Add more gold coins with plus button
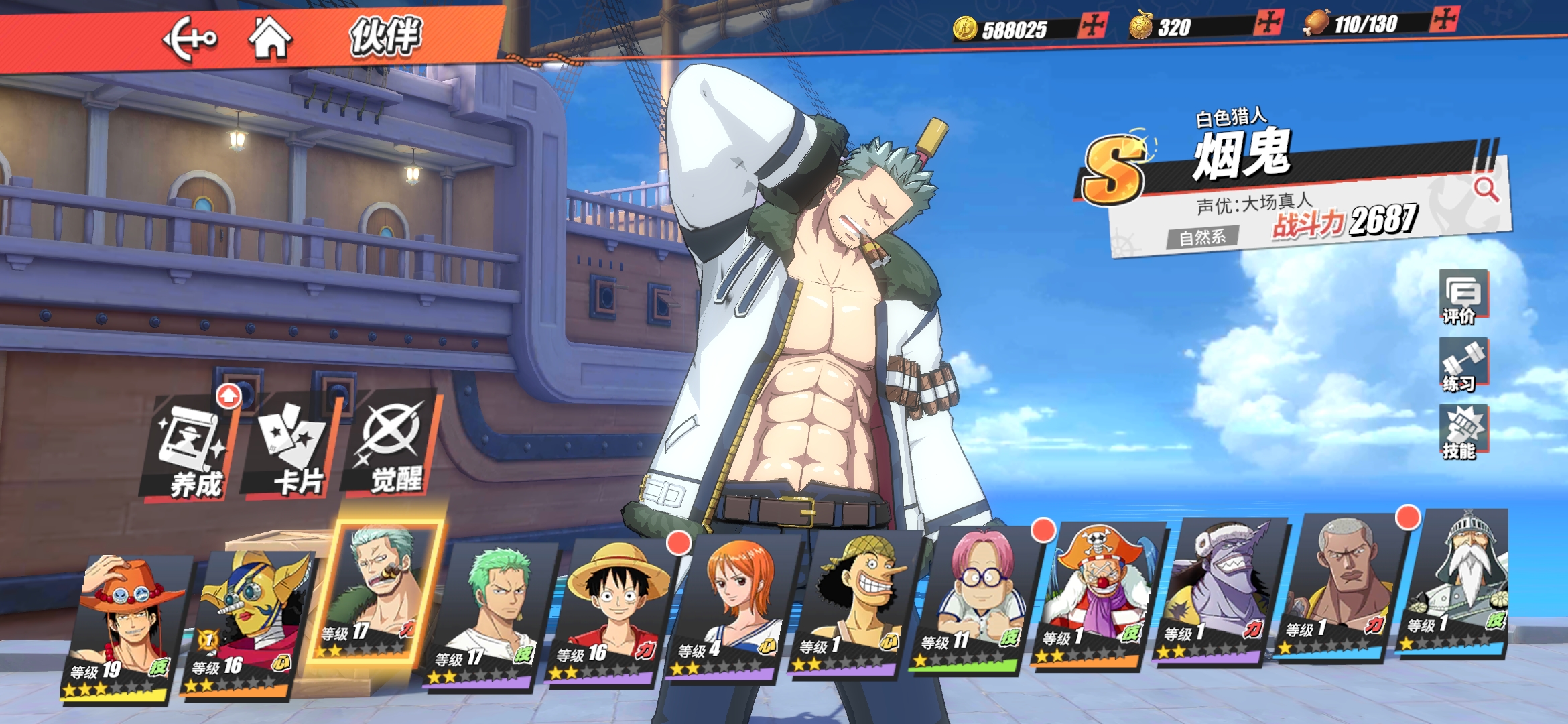The width and height of the screenshot is (1568, 724). (1093, 26)
